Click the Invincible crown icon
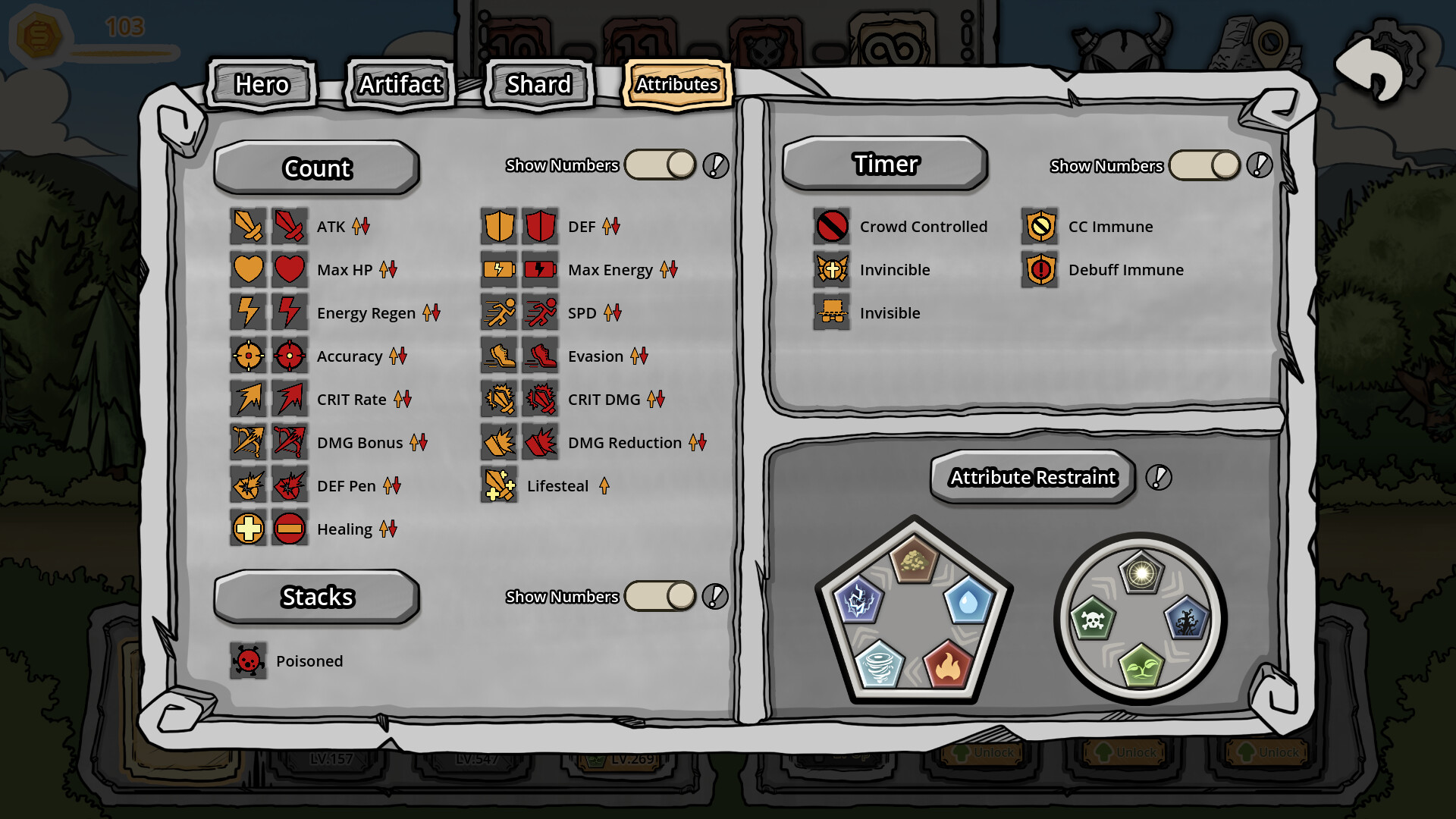 [832, 269]
